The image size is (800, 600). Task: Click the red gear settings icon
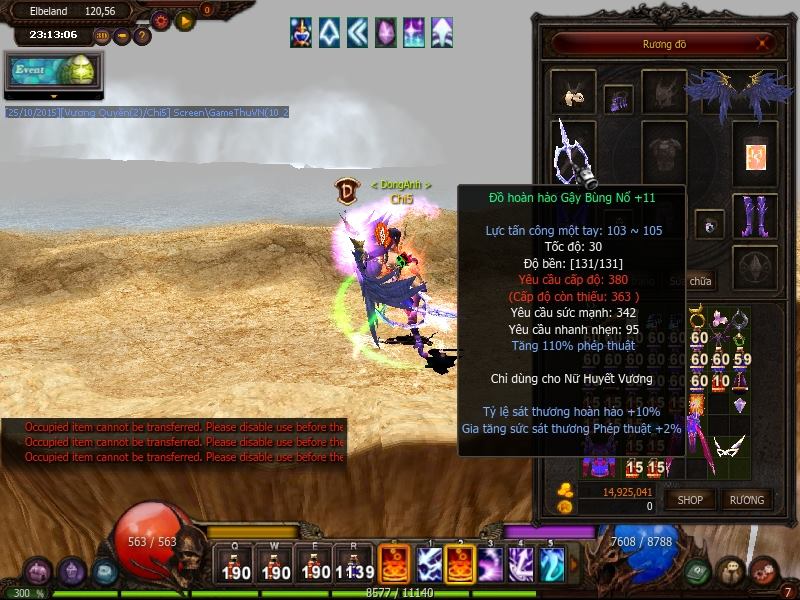(x=161, y=20)
